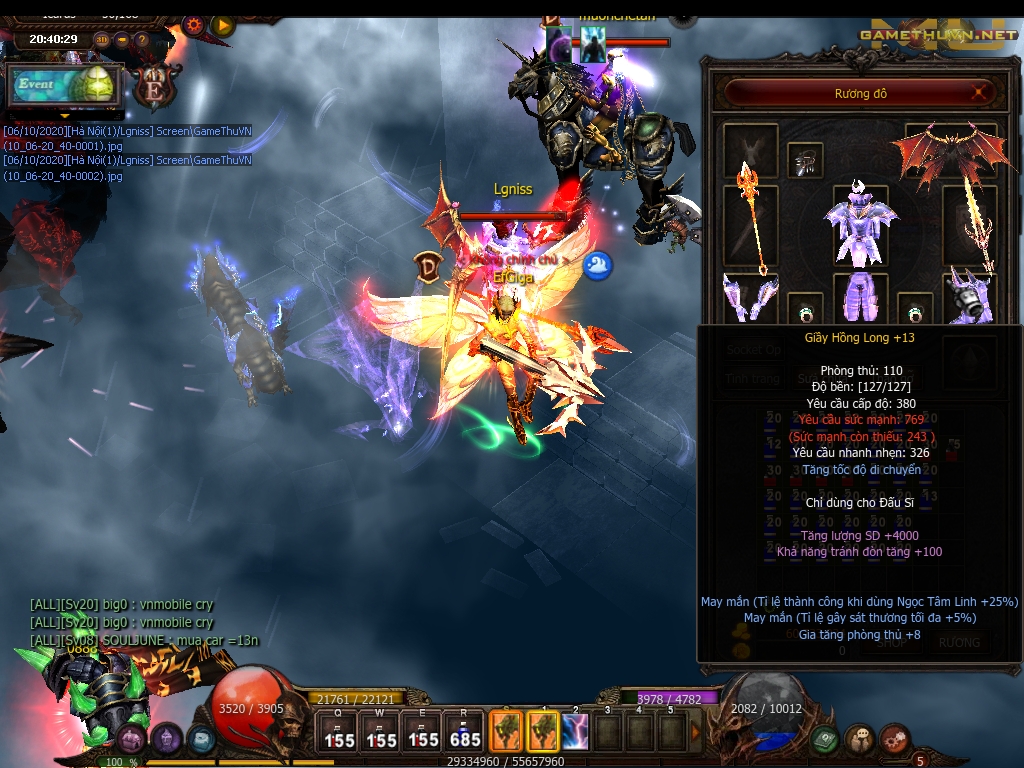Open the E shield emblem menu
Screen dimensions: 1024x768
156,88
